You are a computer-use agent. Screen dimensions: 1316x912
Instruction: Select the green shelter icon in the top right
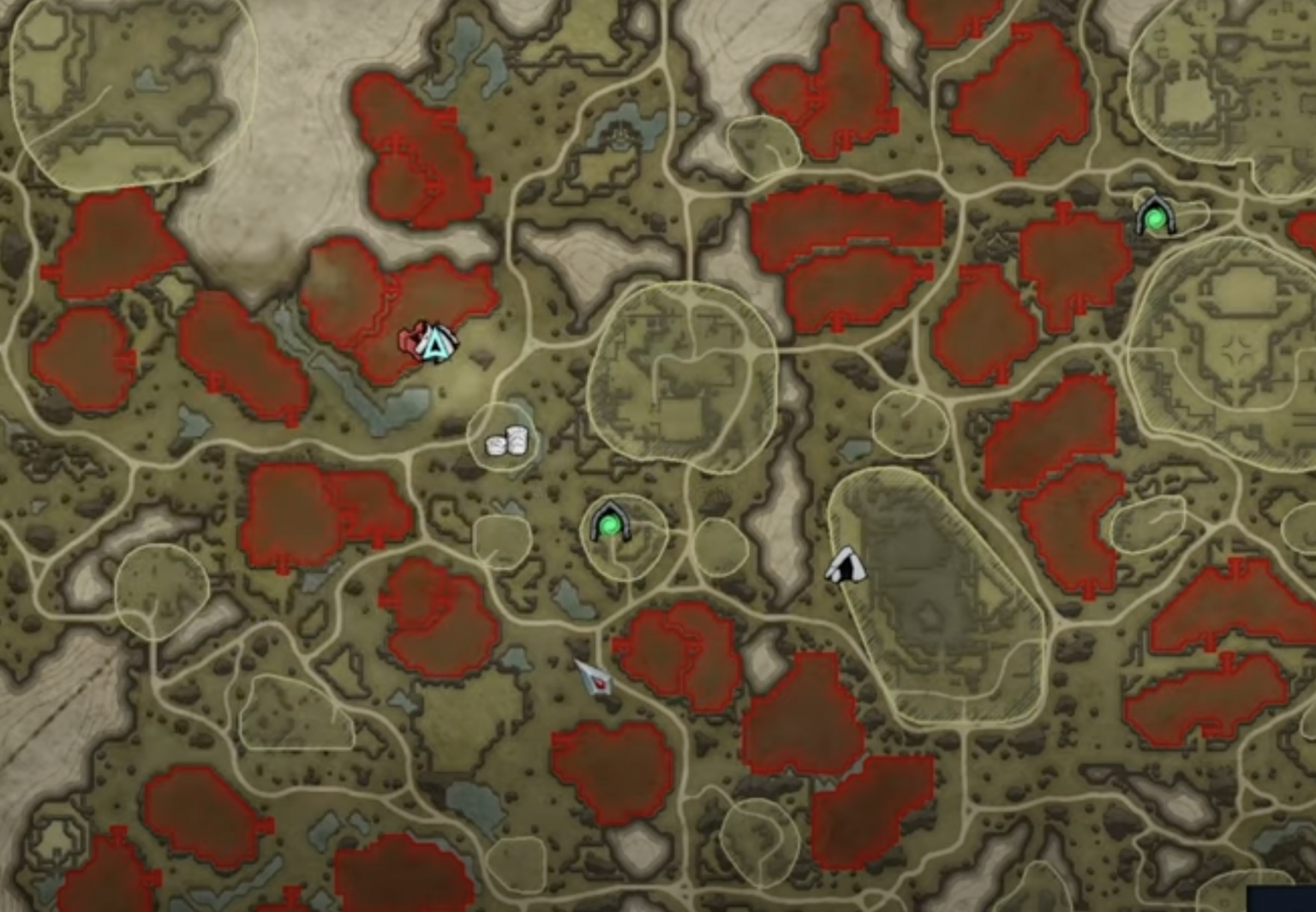pyautogui.click(x=1156, y=218)
